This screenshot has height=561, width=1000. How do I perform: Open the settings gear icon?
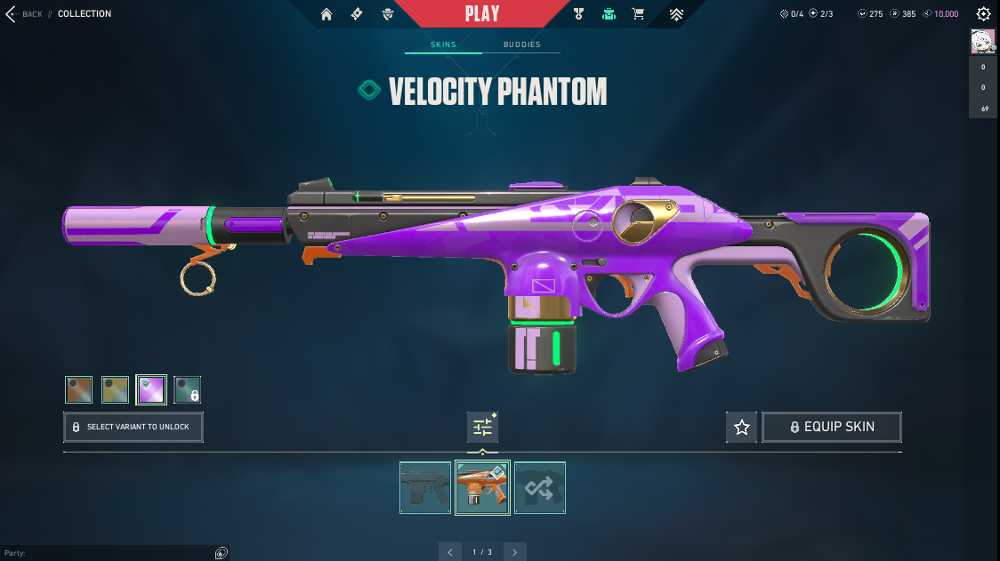coord(983,14)
